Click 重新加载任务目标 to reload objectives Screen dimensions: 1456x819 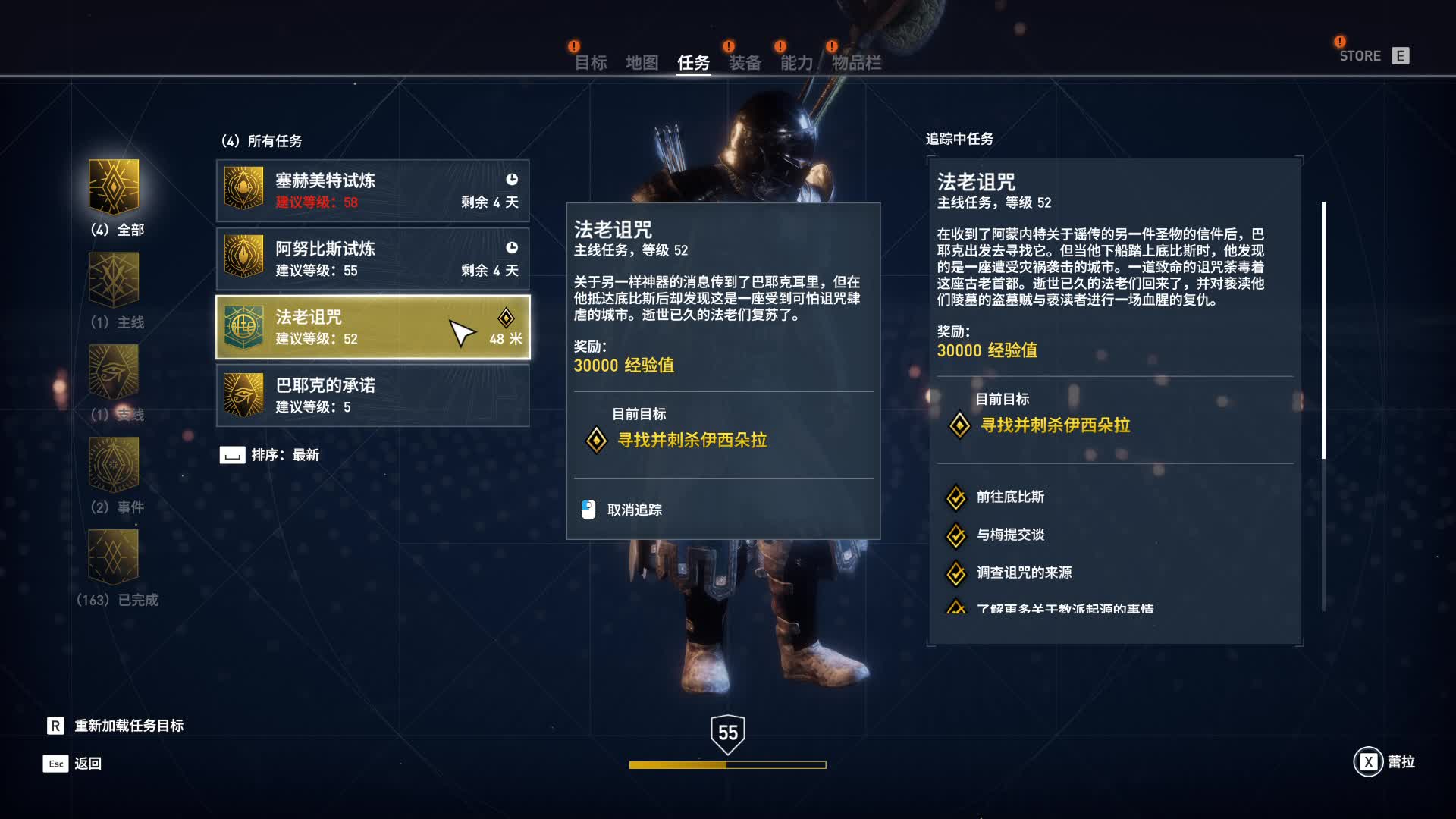pyautogui.click(x=129, y=725)
